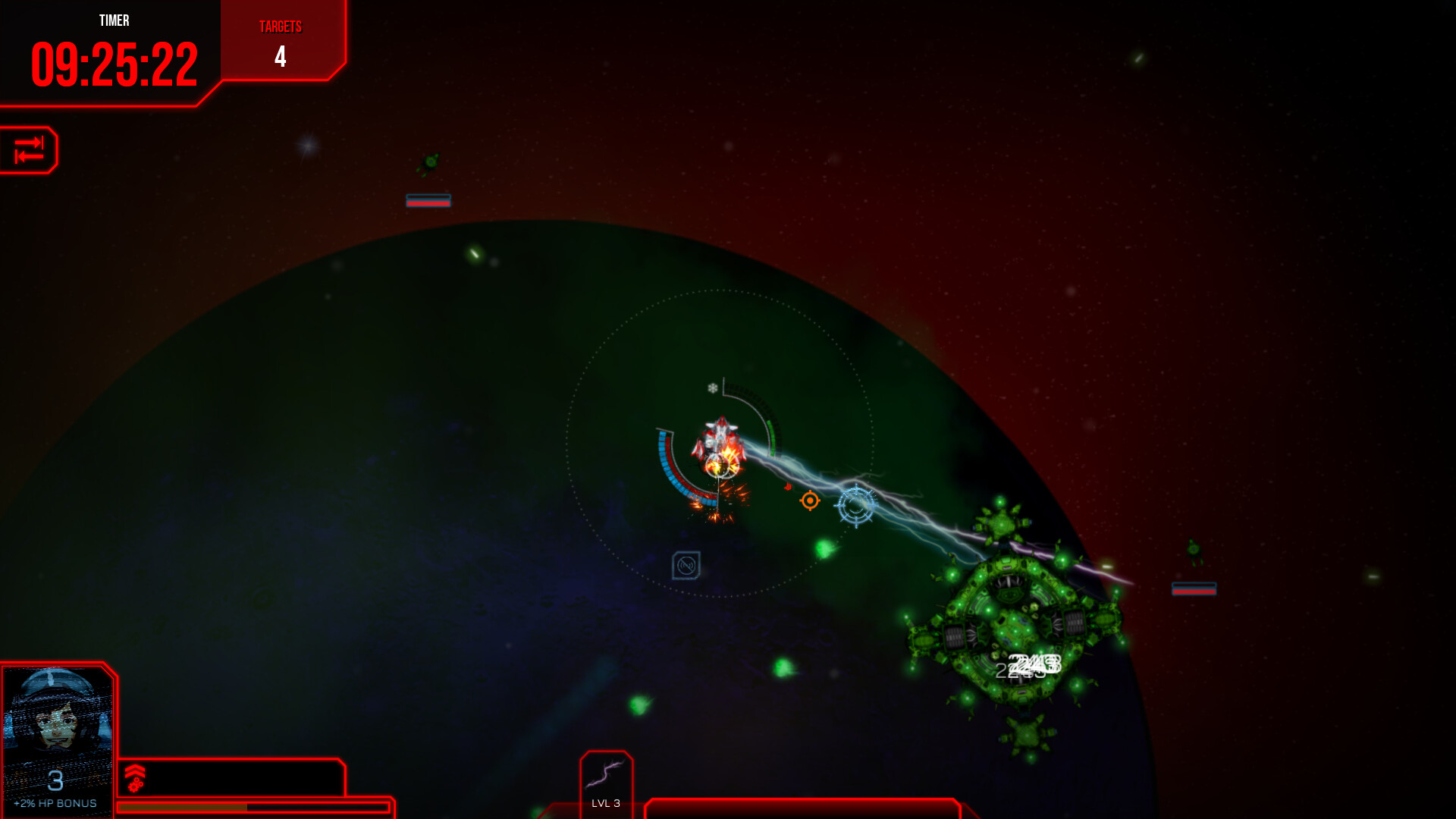The width and height of the screenshot is (1456, 819).
Task: Click the snowflake freeze status icon
Action: tap(711, 388)
